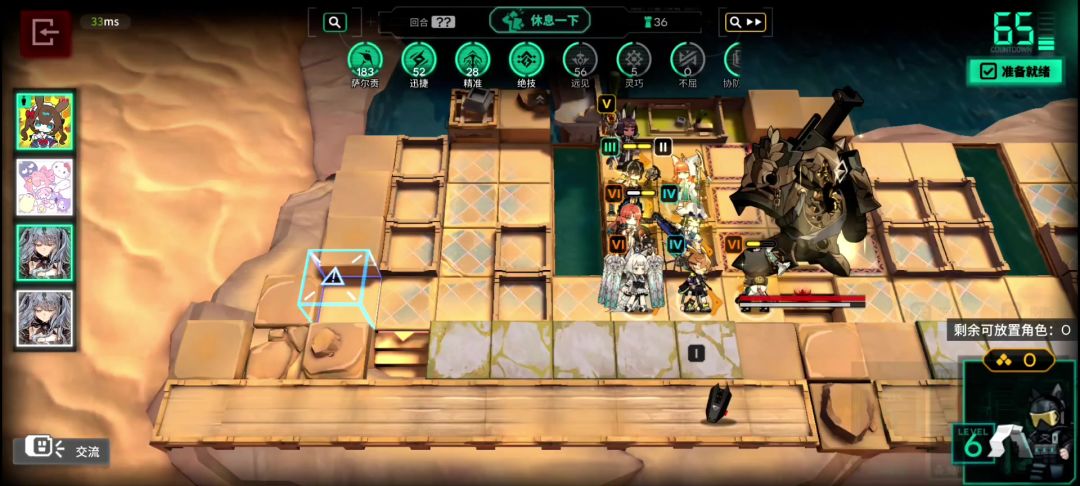This screenshot has height=486, width=1080.
Task: Check the 准备就绪 ready button
Action: 1015,71
